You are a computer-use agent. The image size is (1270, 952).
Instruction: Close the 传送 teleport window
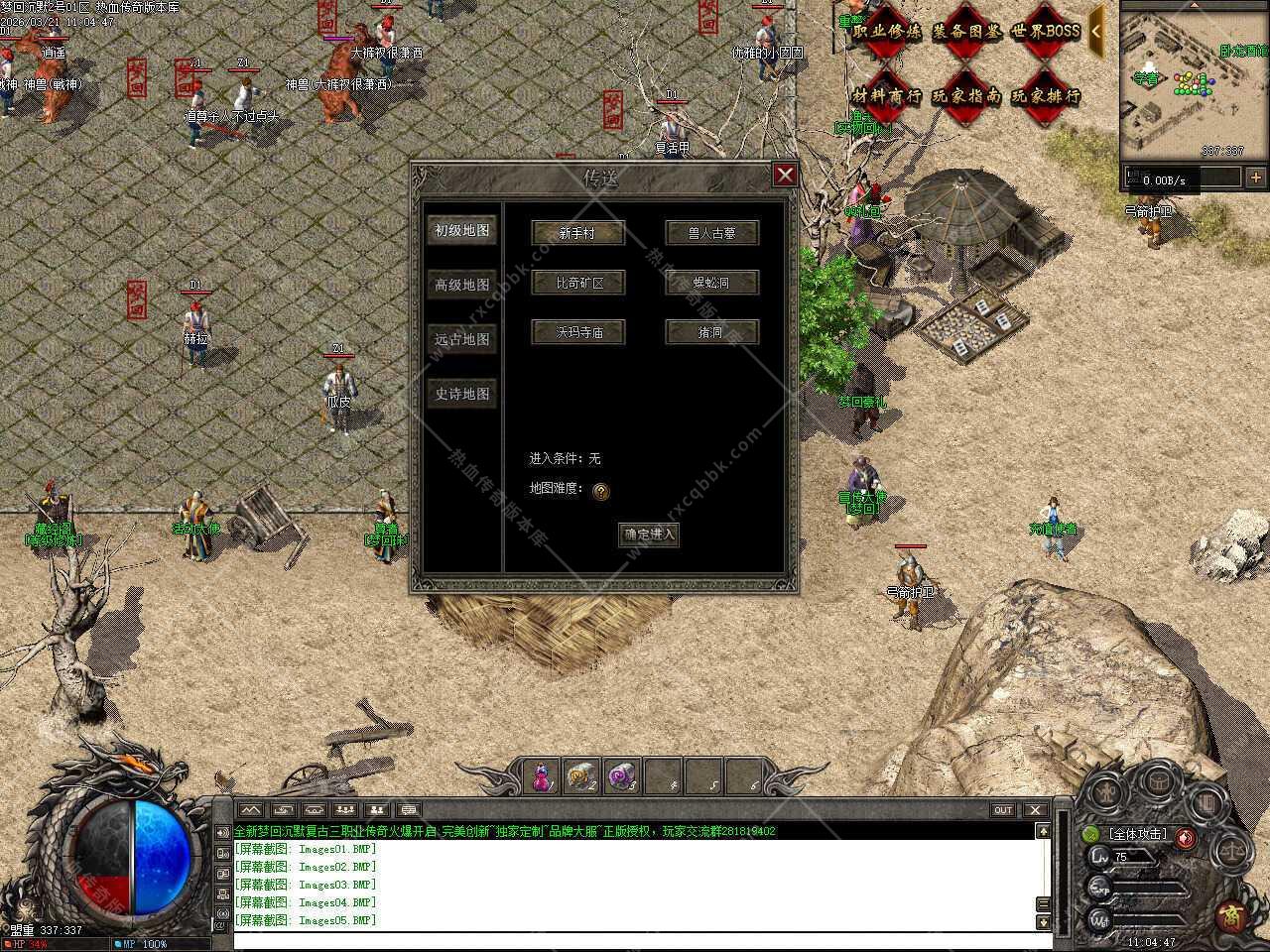tap(785, 176)
